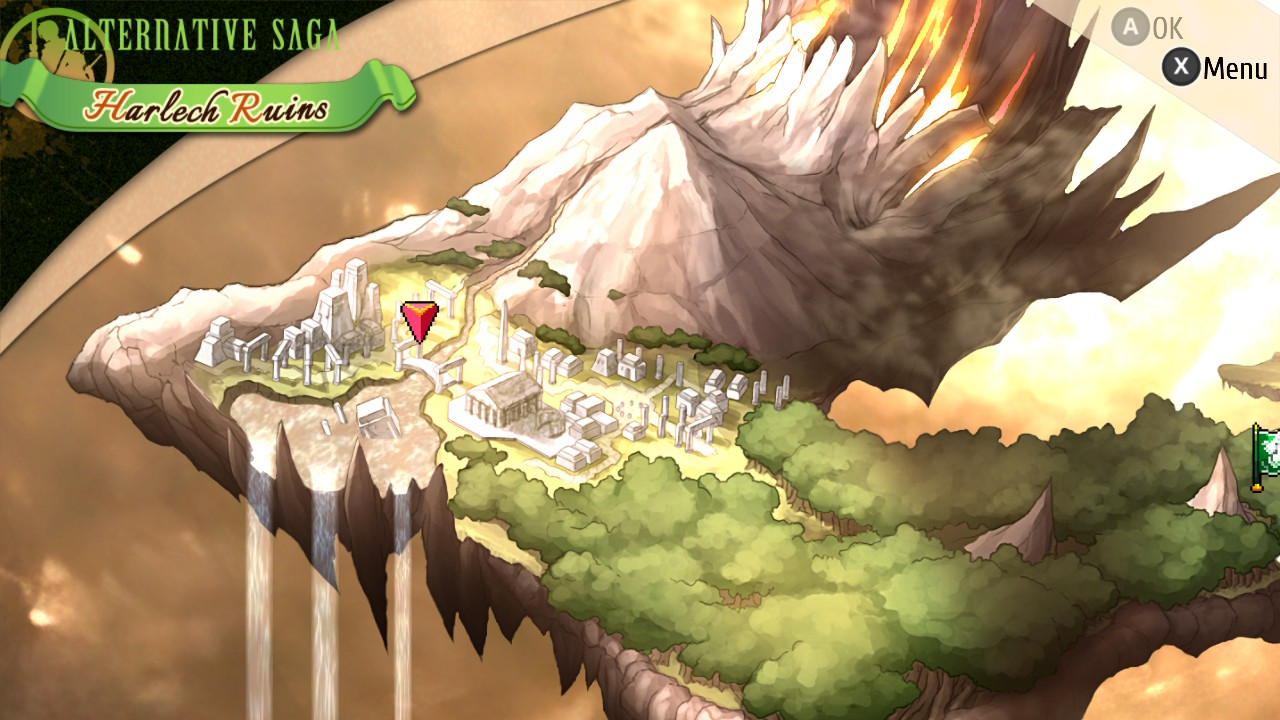Viewport: 1280px width, 720px height.
Task: Choose the green flag map marker
Action: coord(1267,457)
